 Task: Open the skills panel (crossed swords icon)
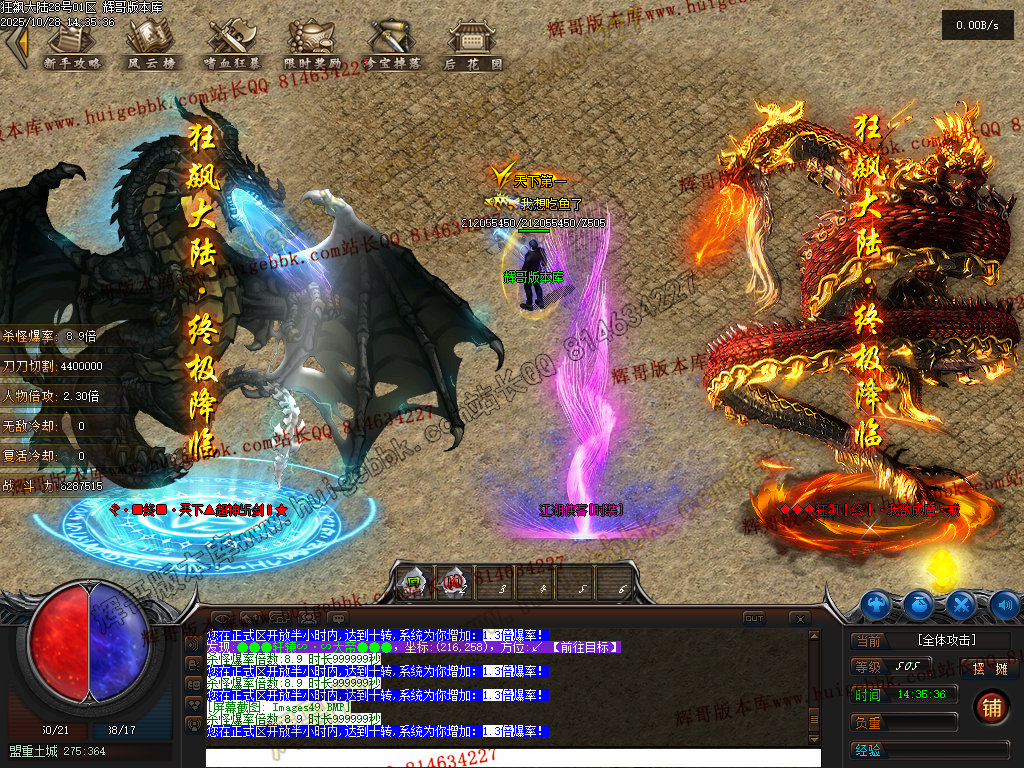tap(962, 604)
